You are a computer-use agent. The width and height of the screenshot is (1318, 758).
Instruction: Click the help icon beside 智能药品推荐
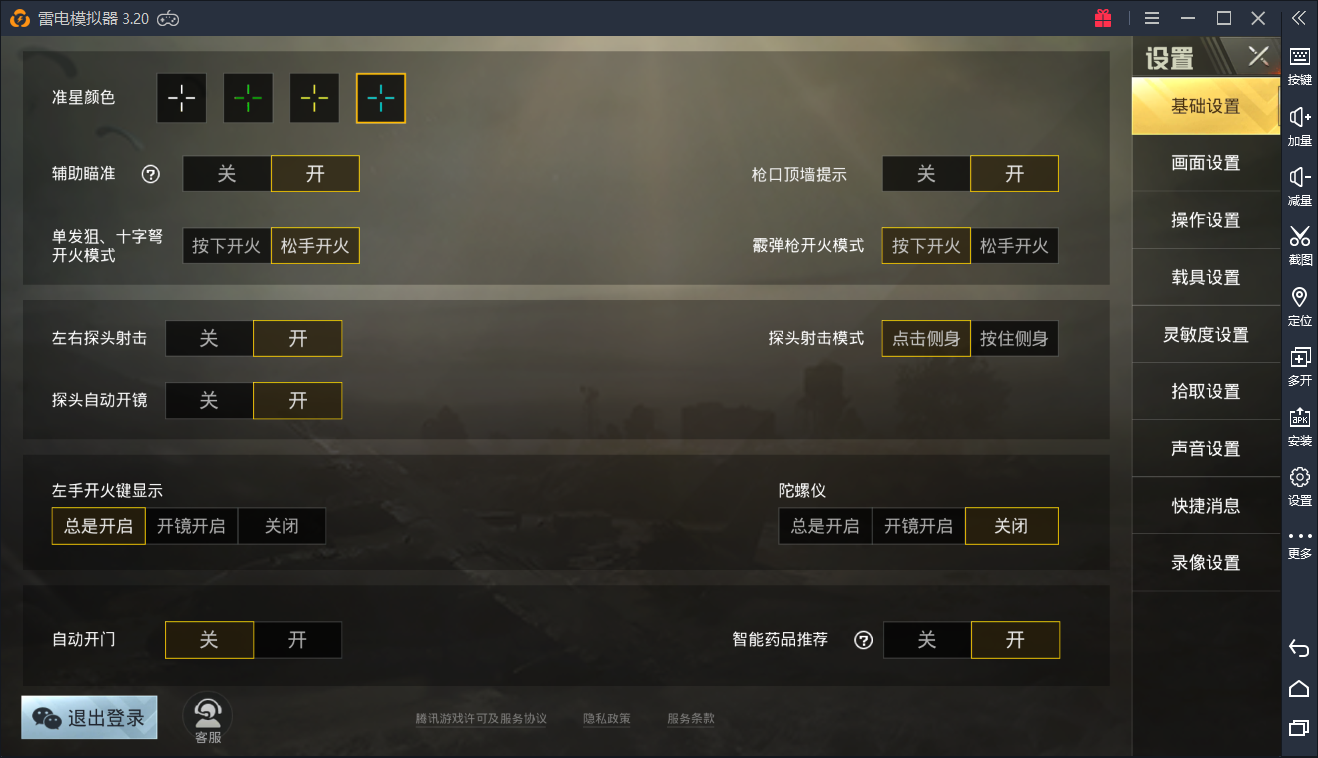pyautogui.click(x=863, y=640)
